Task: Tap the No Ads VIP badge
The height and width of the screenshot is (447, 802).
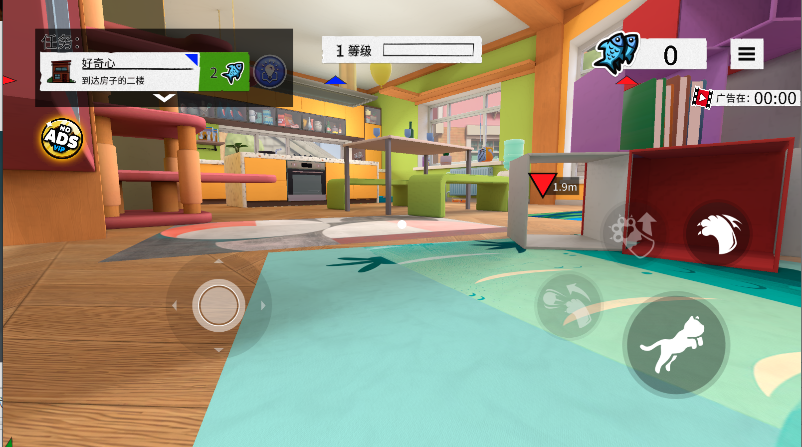Action: pyautogui.click(x=61, y=139)
